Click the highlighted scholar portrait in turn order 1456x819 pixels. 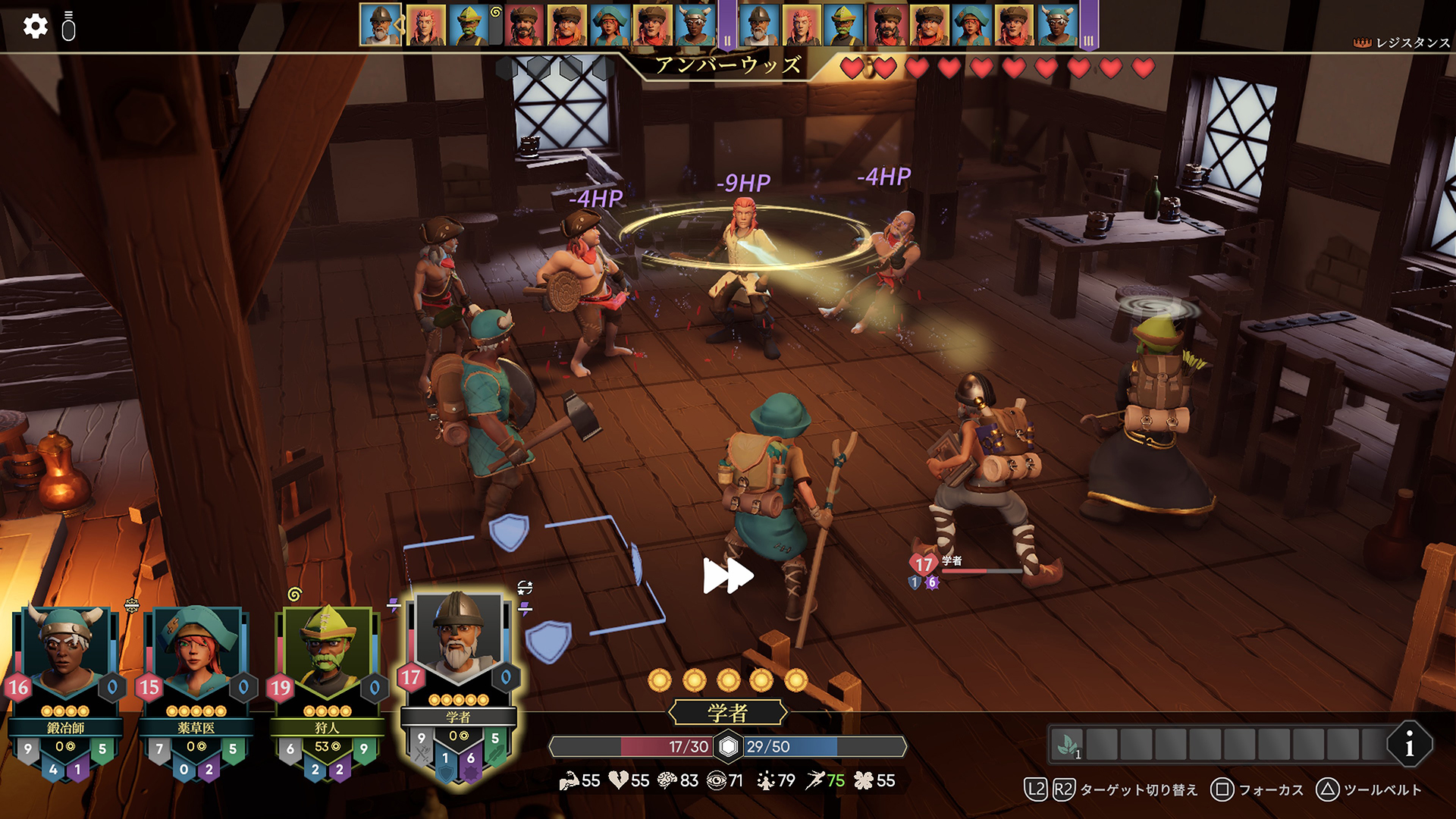click(380, 25)
